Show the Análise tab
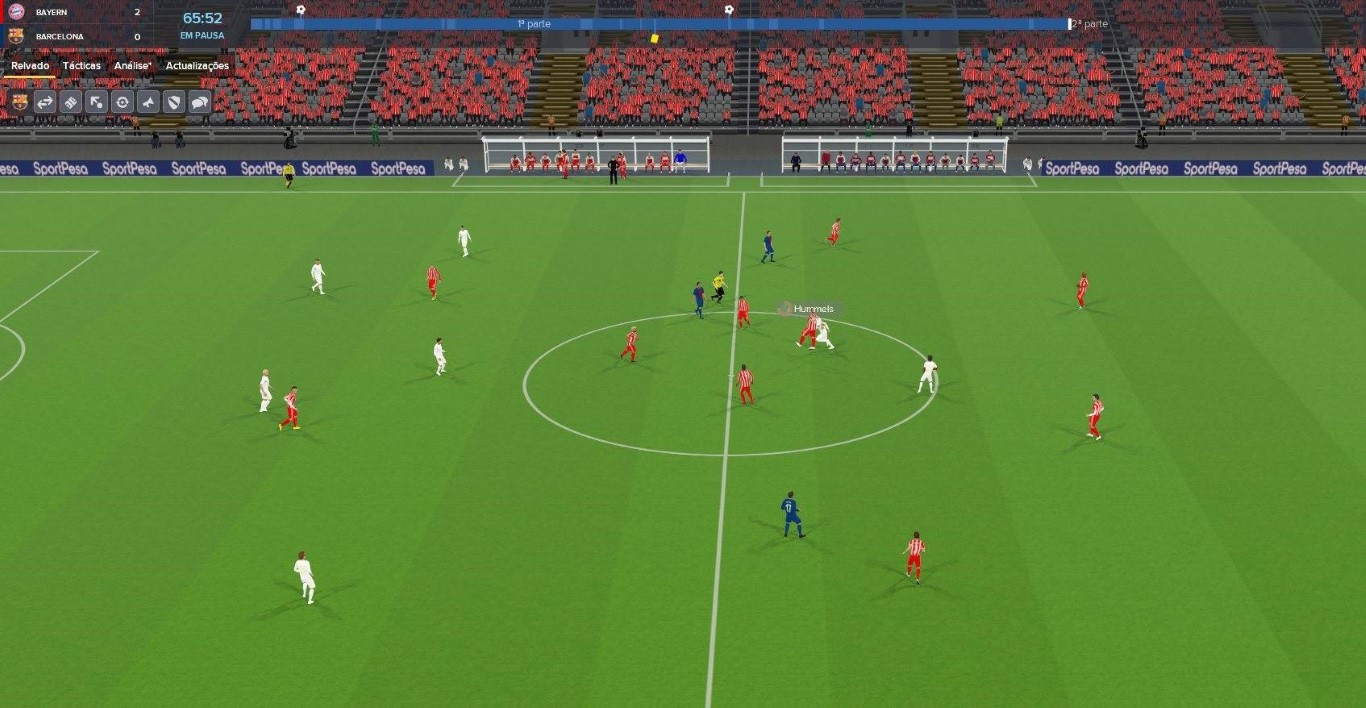 coord(132,66)
